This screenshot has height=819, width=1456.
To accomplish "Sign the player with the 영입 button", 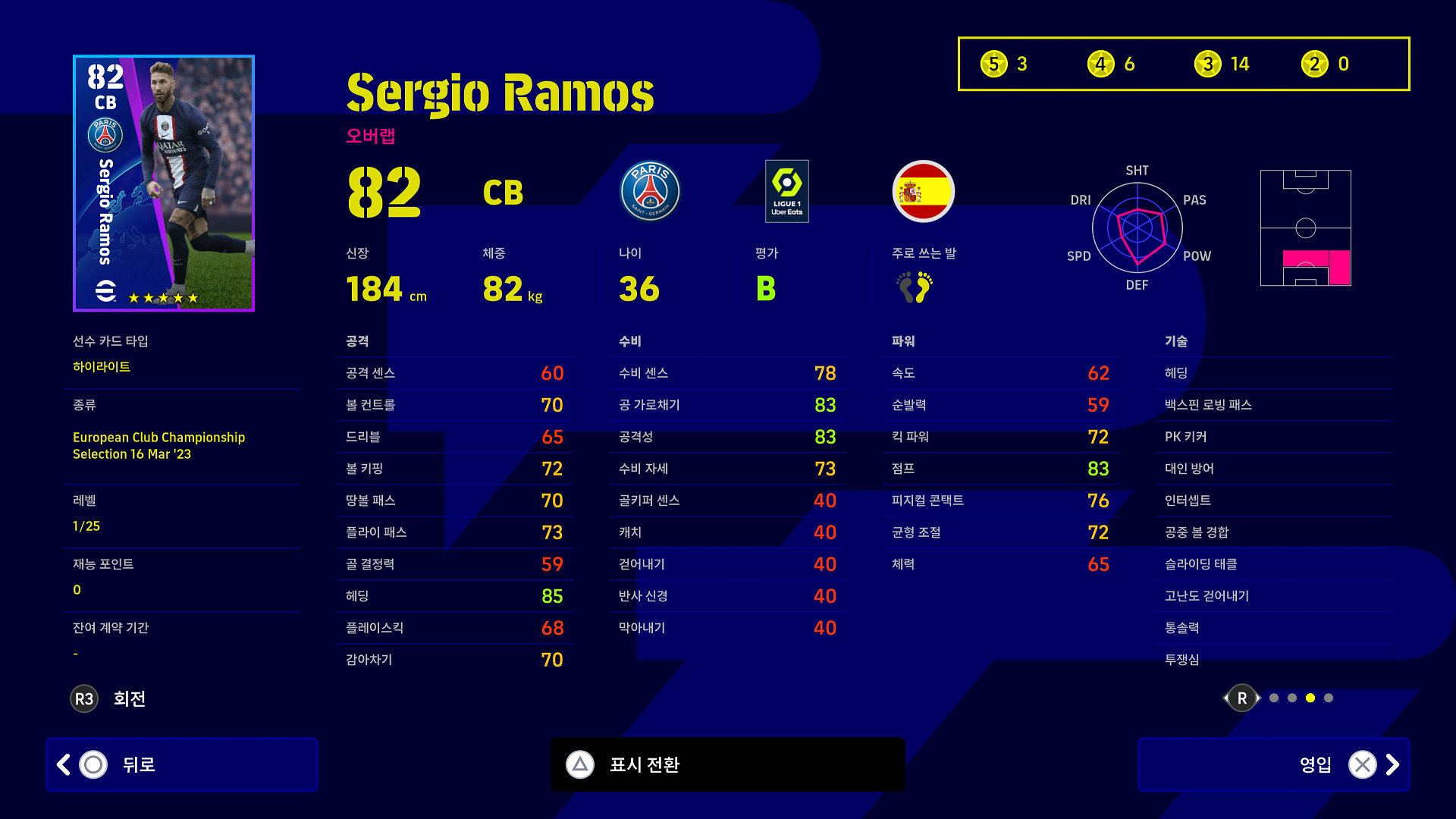I will pyautogui.click(x=1274, y=764).
